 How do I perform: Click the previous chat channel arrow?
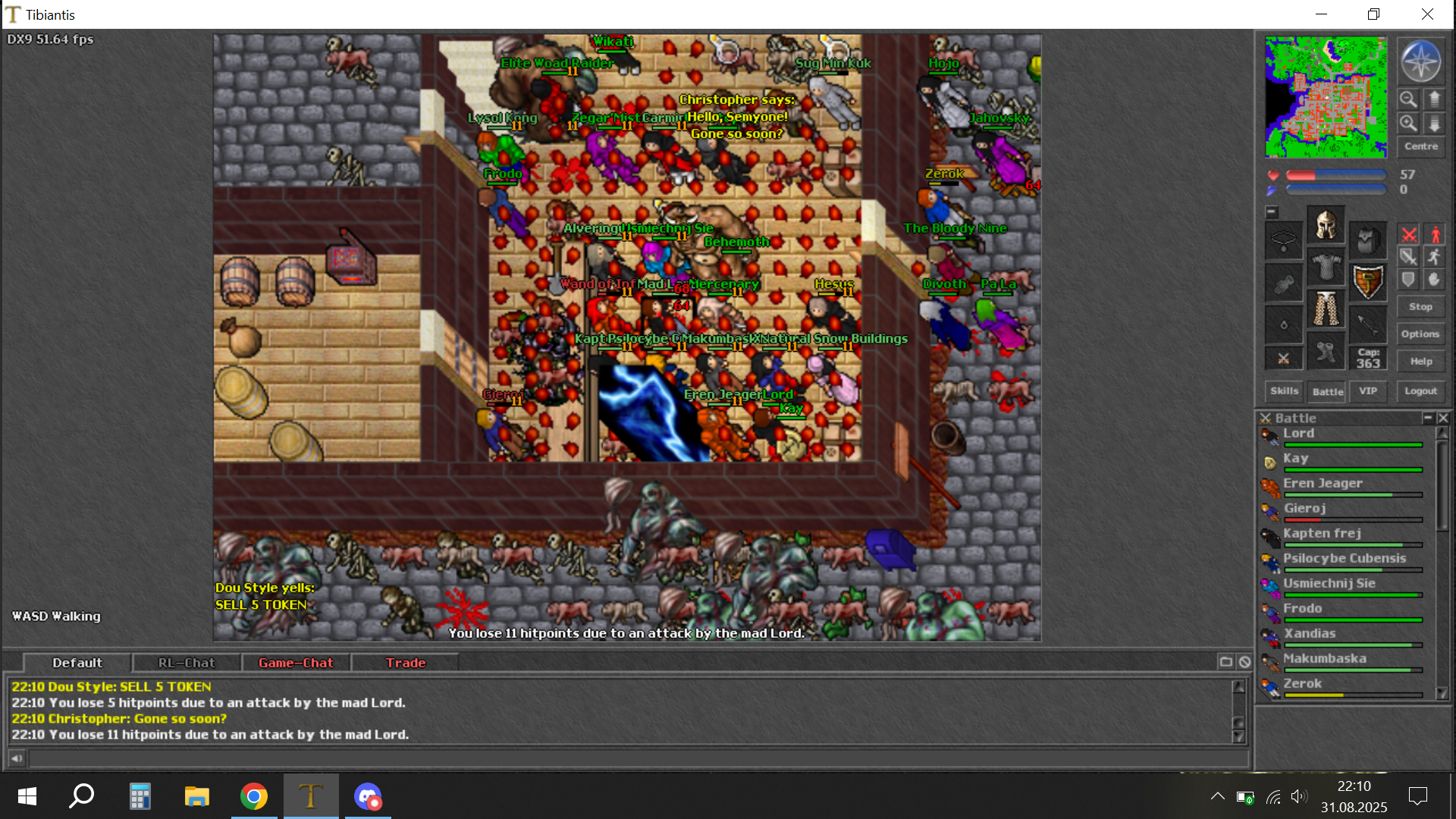tap(17, 758)
